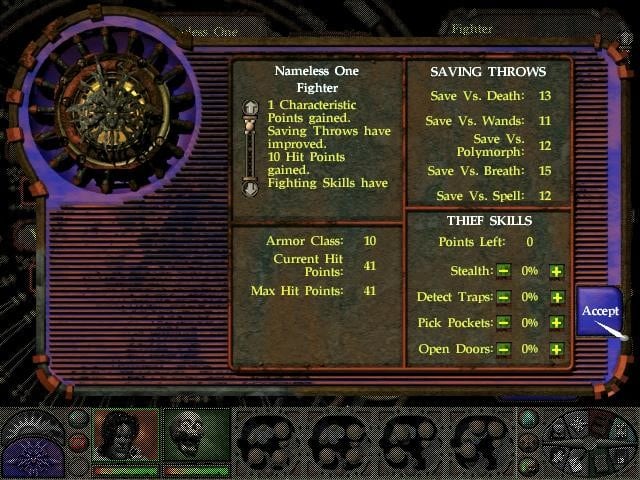The image size is (640, 480).
Task: Increase the Stealth skill percentage
Action: pos(556,271)
